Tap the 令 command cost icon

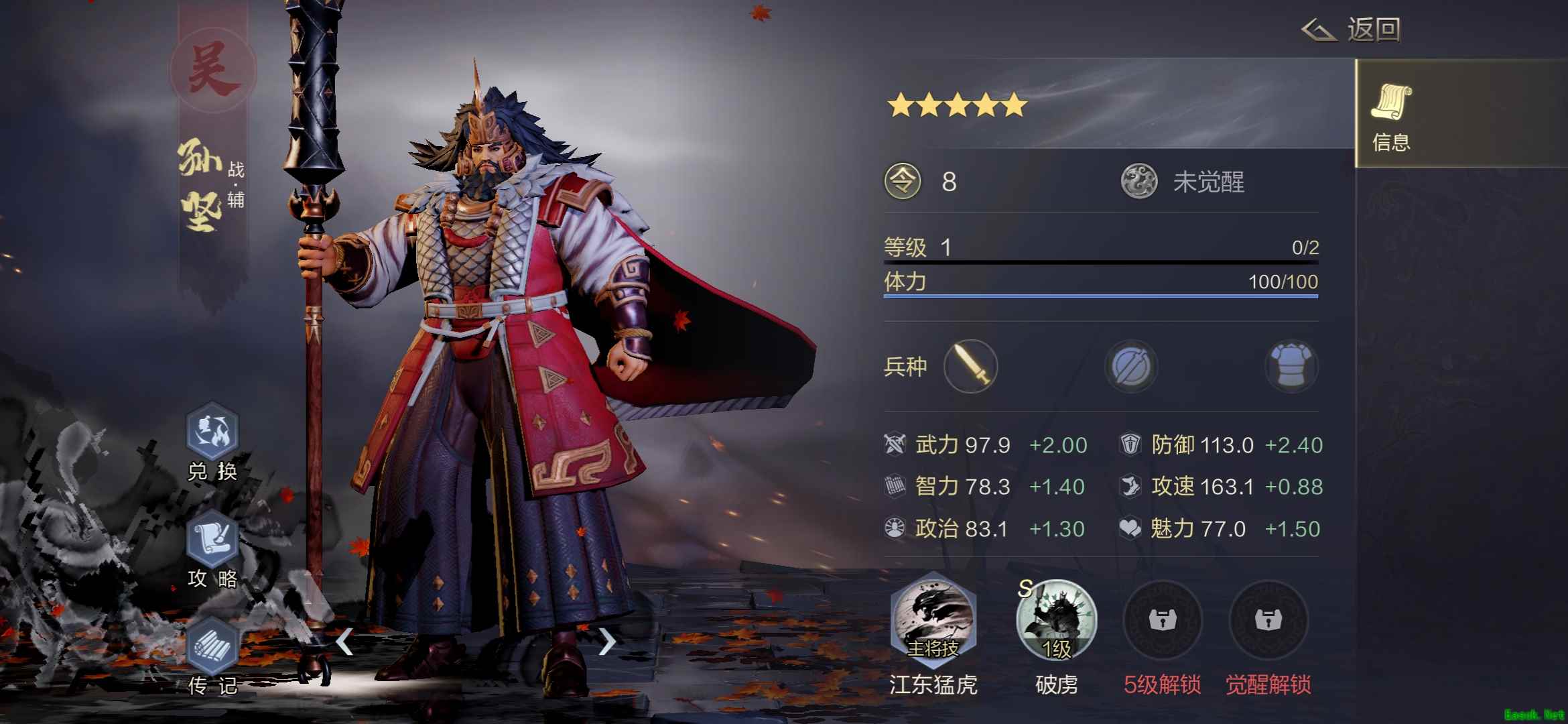tap(903, 182)
